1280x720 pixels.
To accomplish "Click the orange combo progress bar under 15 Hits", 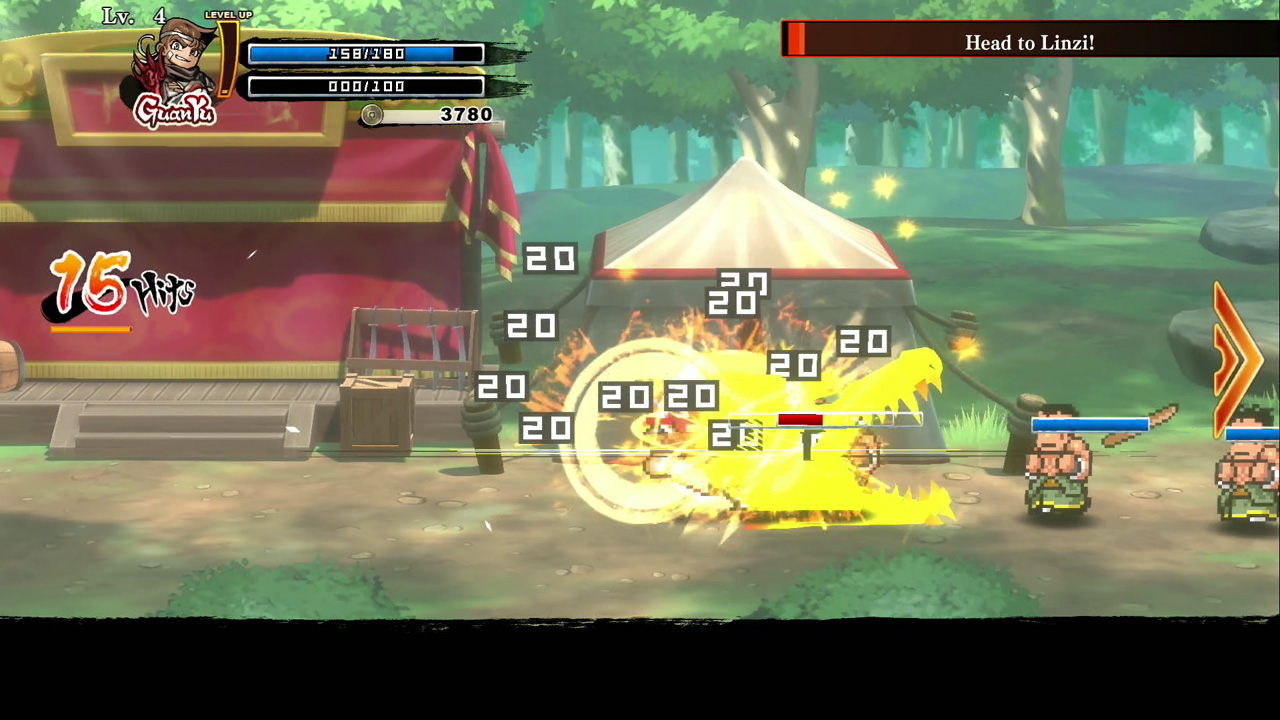I will coord(90,329).
